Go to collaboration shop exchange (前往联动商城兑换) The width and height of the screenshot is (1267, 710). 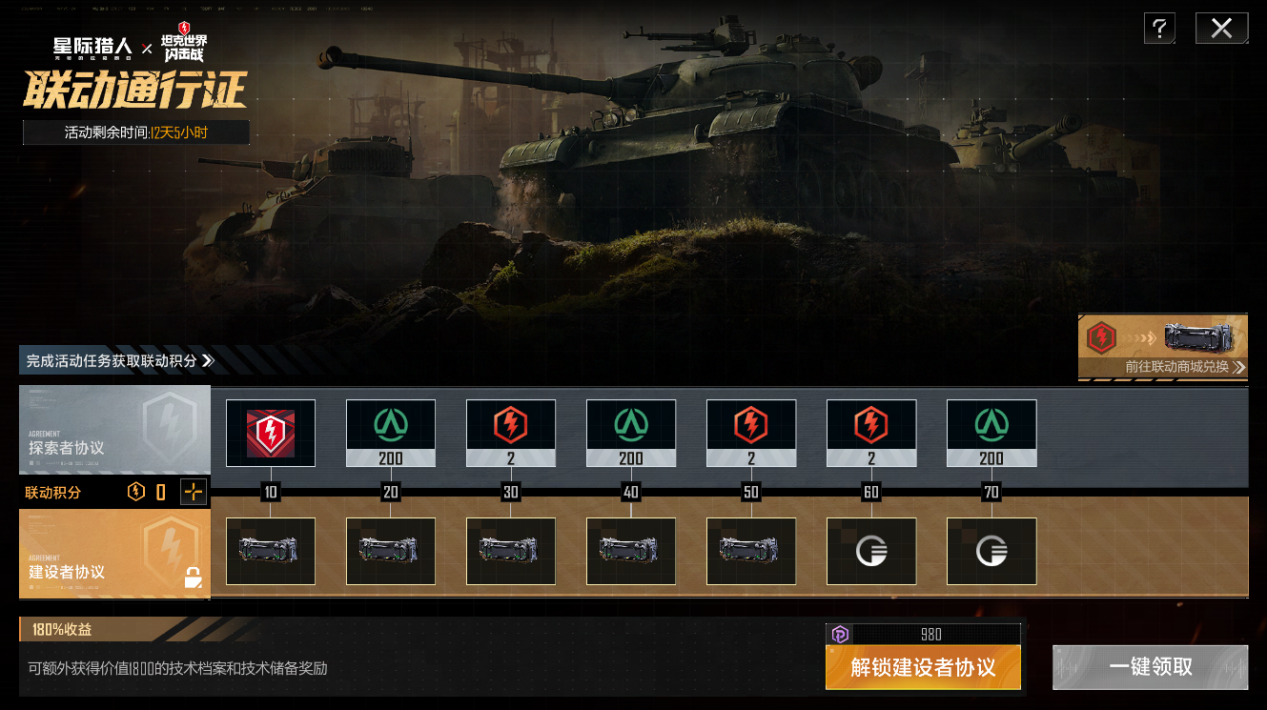click(x=1163, y=347)
